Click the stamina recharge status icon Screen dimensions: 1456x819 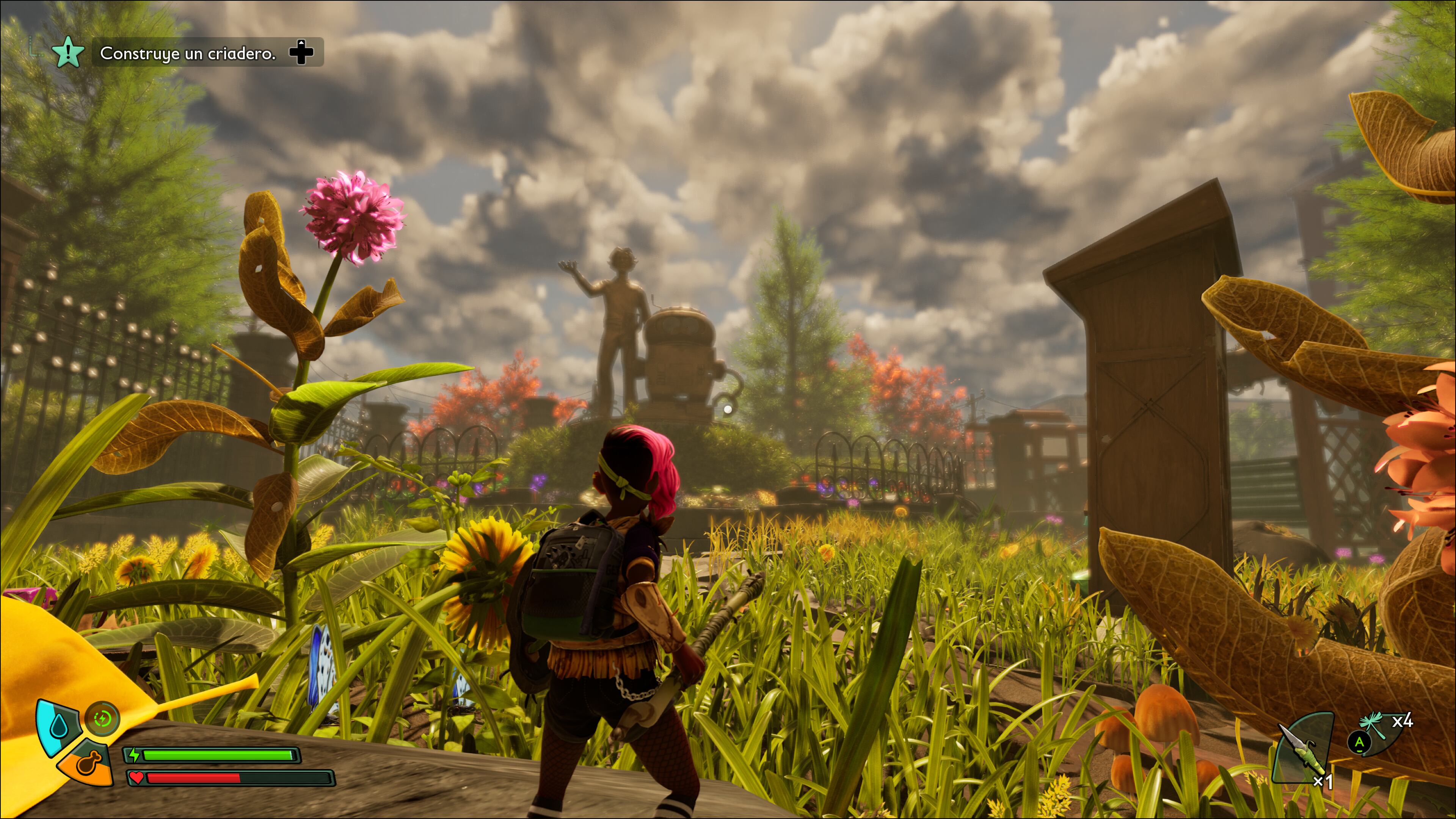coord(103,719)
